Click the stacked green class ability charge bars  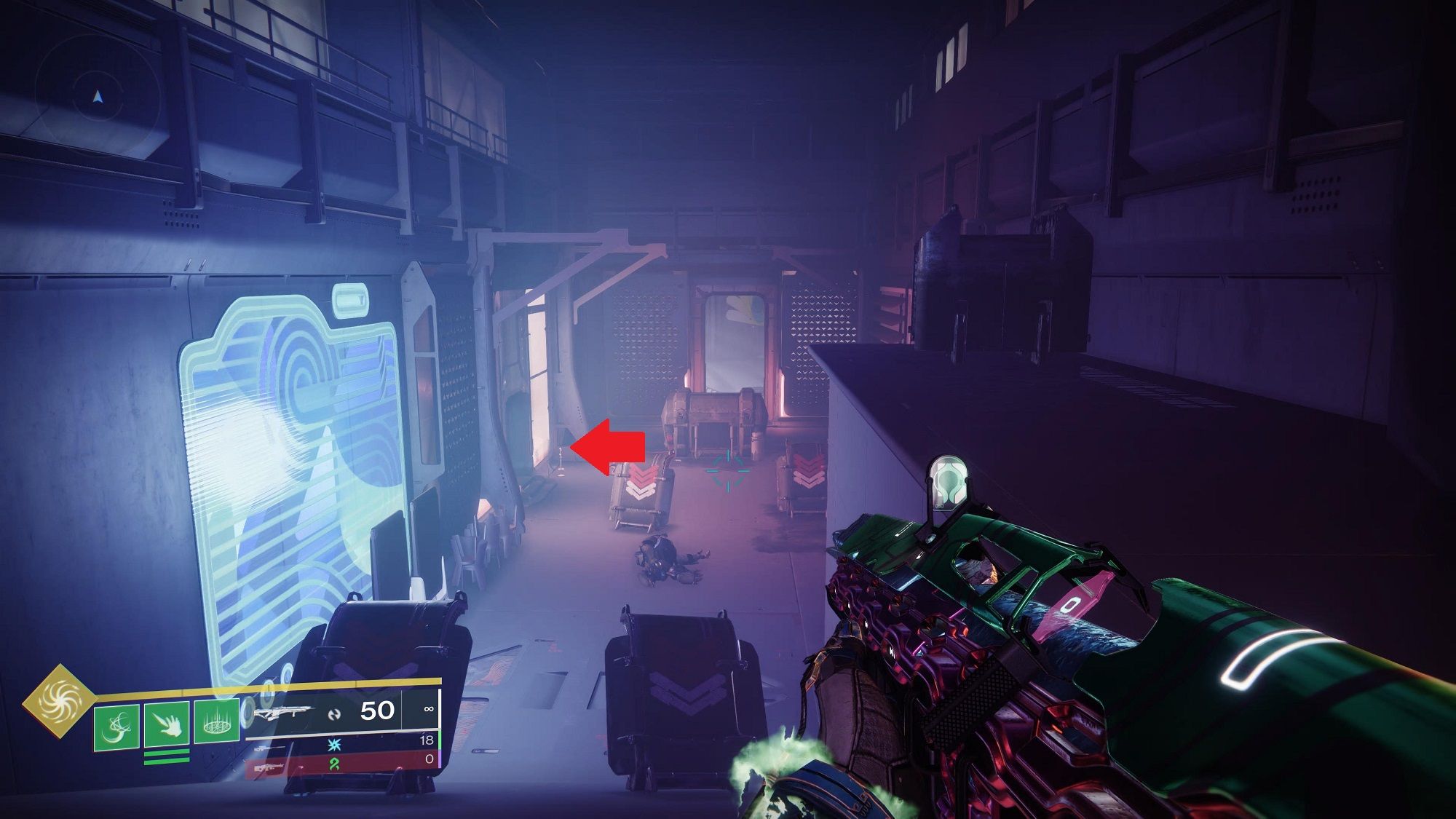(166, 758)
